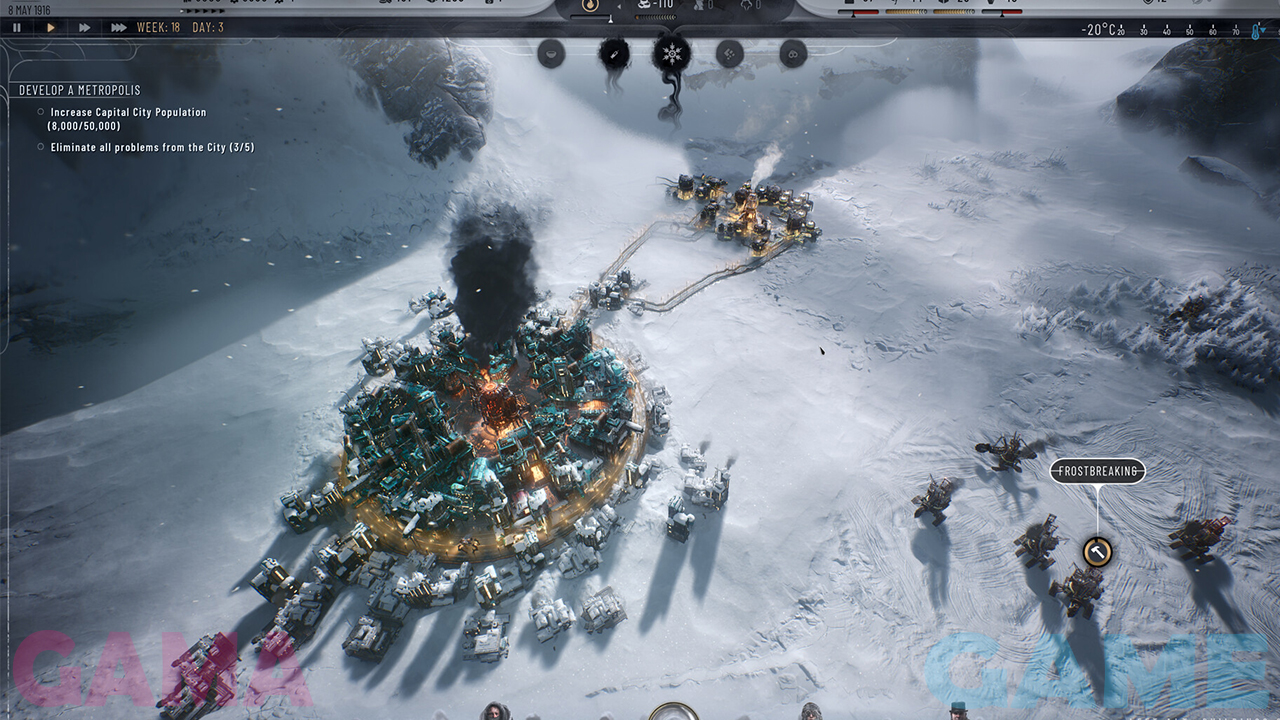Open the generator flame icon
The width and height of the screenshot is (1280, 720).
(590, 6)
